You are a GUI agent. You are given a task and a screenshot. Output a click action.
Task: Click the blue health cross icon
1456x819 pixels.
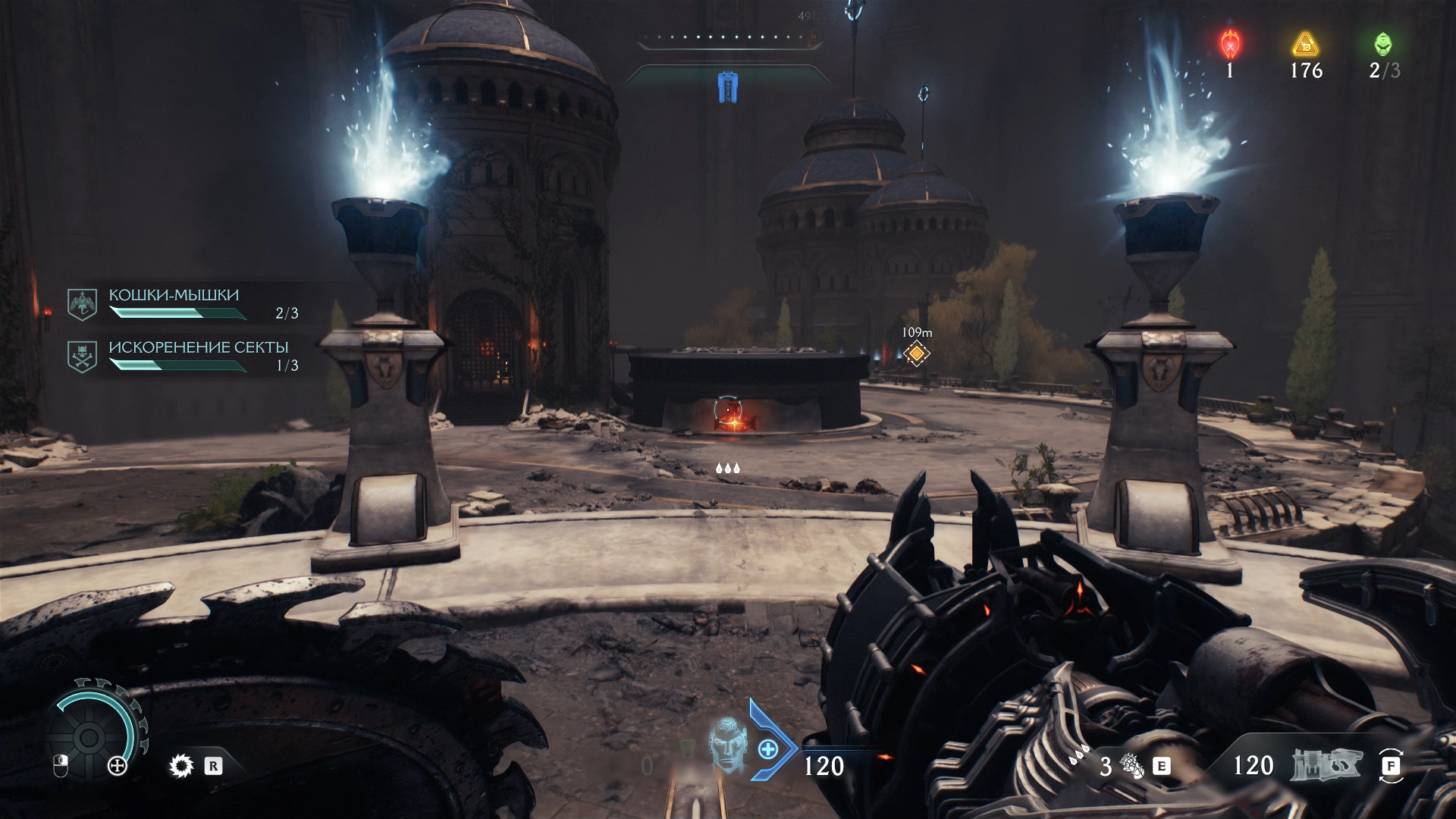tap(767, 749)
